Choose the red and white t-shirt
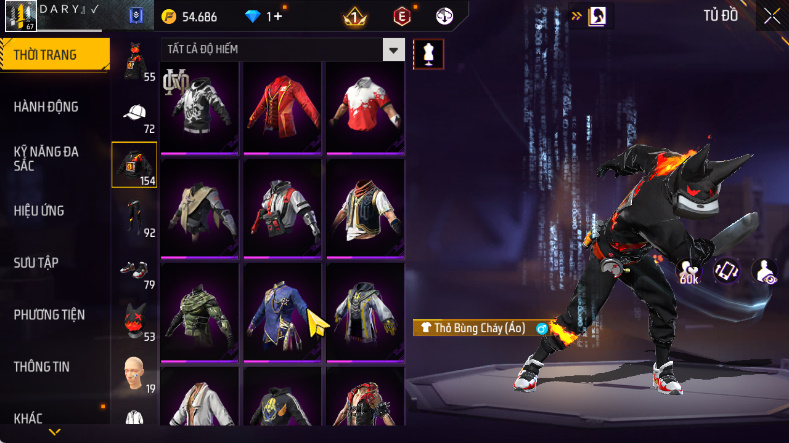Image resolution: width=789 pixels, height=443 pixels. coord(364,105)
